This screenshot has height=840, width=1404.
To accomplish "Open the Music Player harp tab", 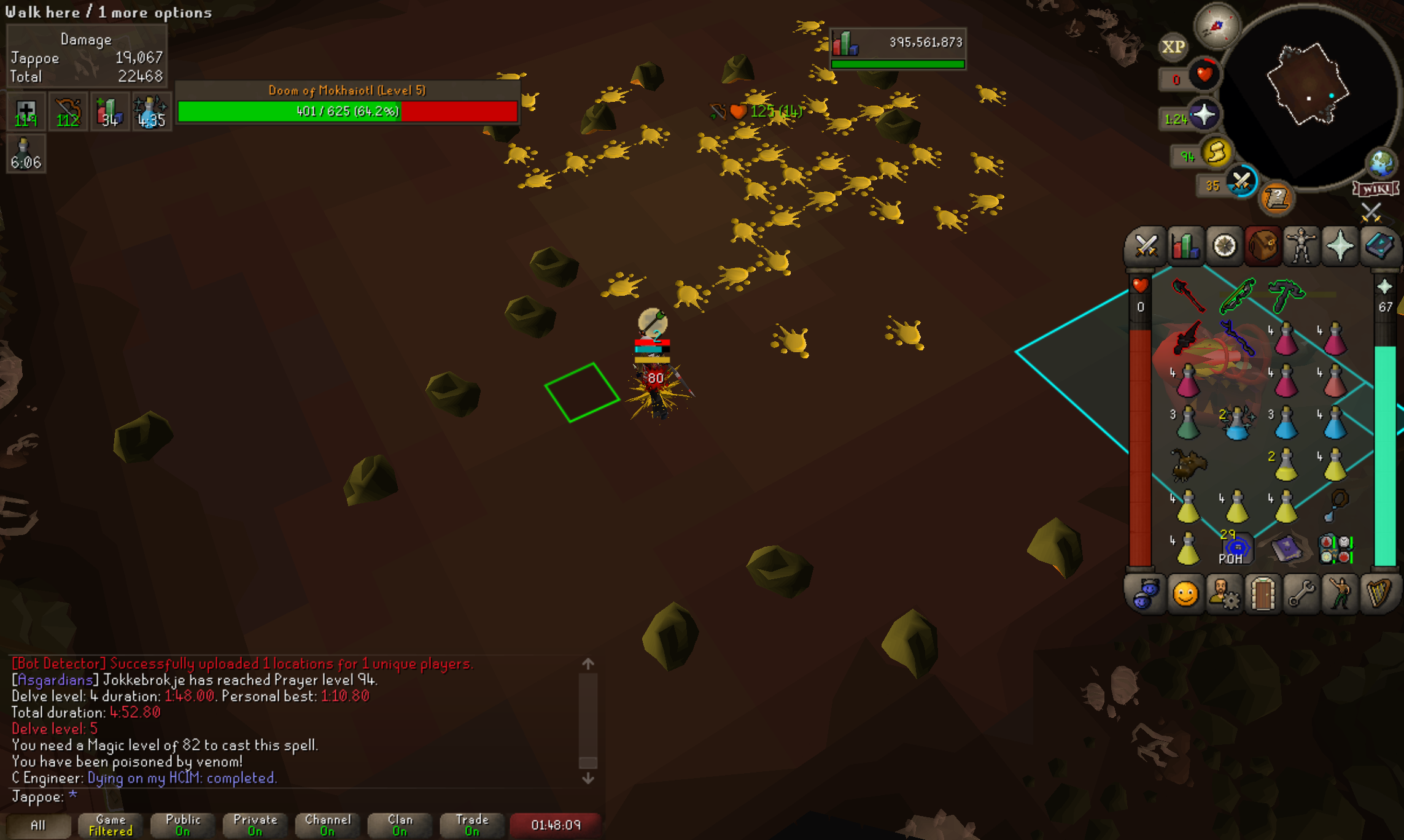I will (x=1379, y=593).
